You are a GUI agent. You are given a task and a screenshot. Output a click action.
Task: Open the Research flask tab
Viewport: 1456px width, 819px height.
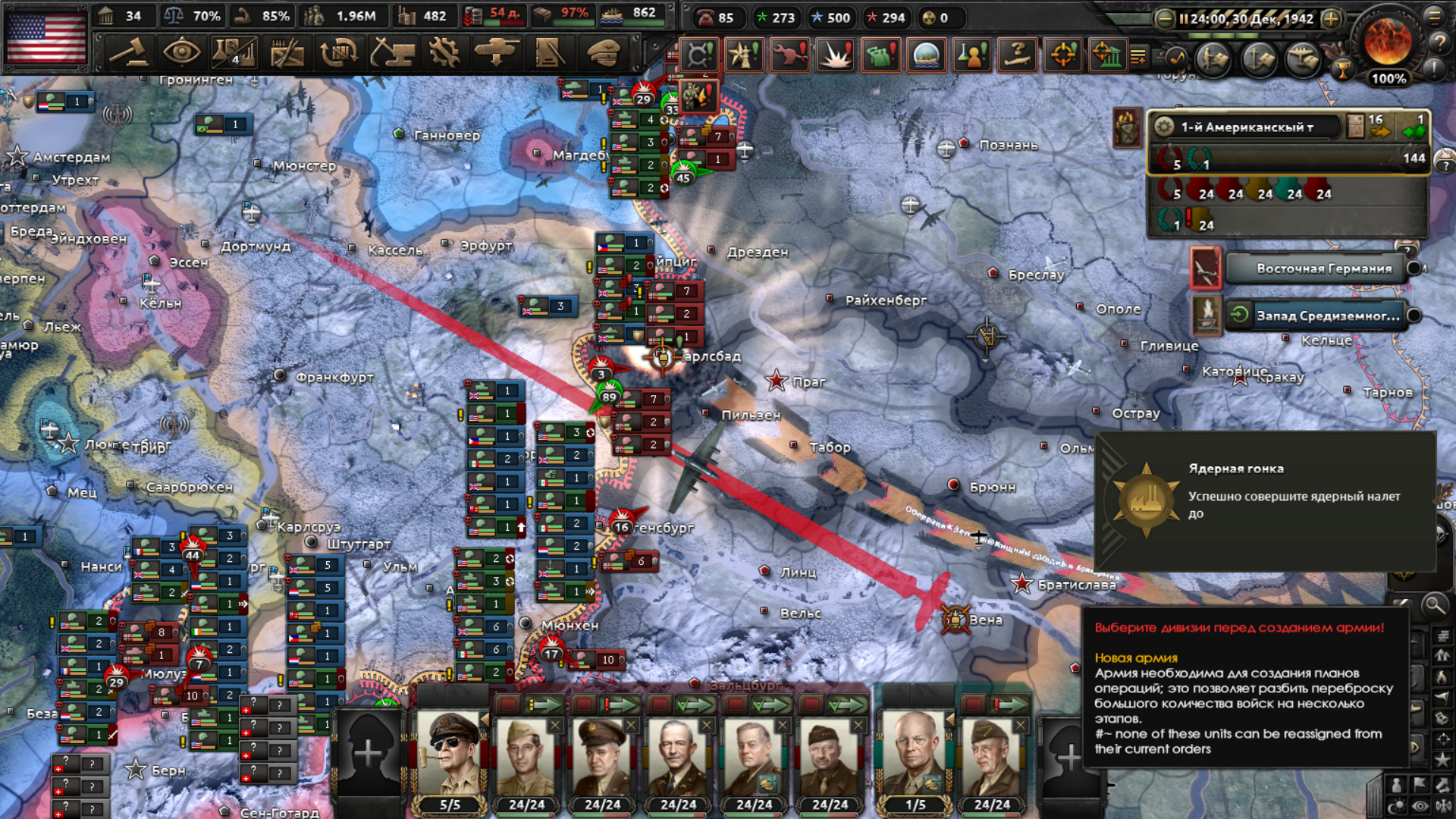[234, 52]
